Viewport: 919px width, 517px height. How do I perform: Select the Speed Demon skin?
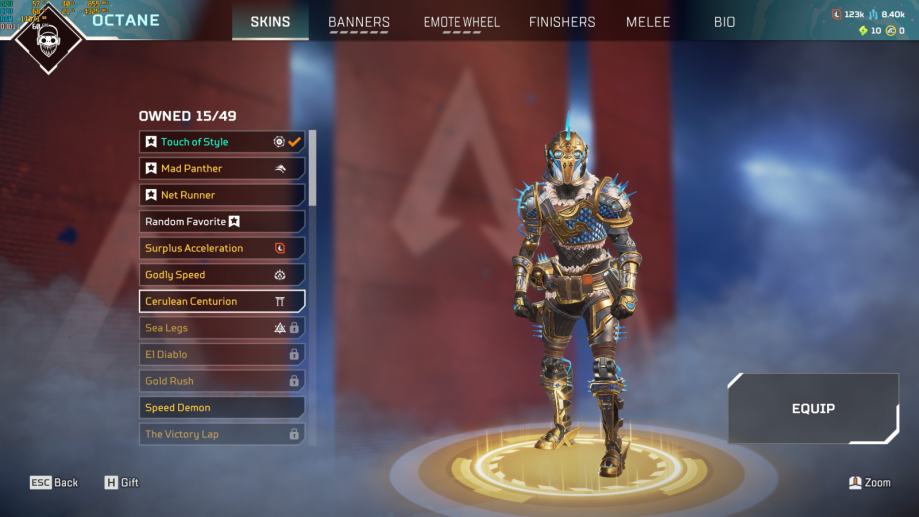pos(222,408)
